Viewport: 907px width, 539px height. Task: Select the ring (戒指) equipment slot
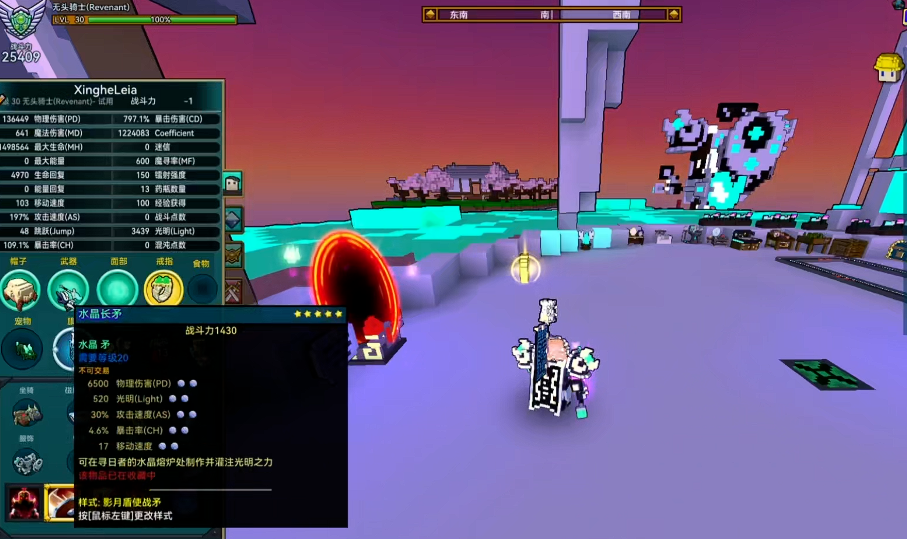coord(163,290)
